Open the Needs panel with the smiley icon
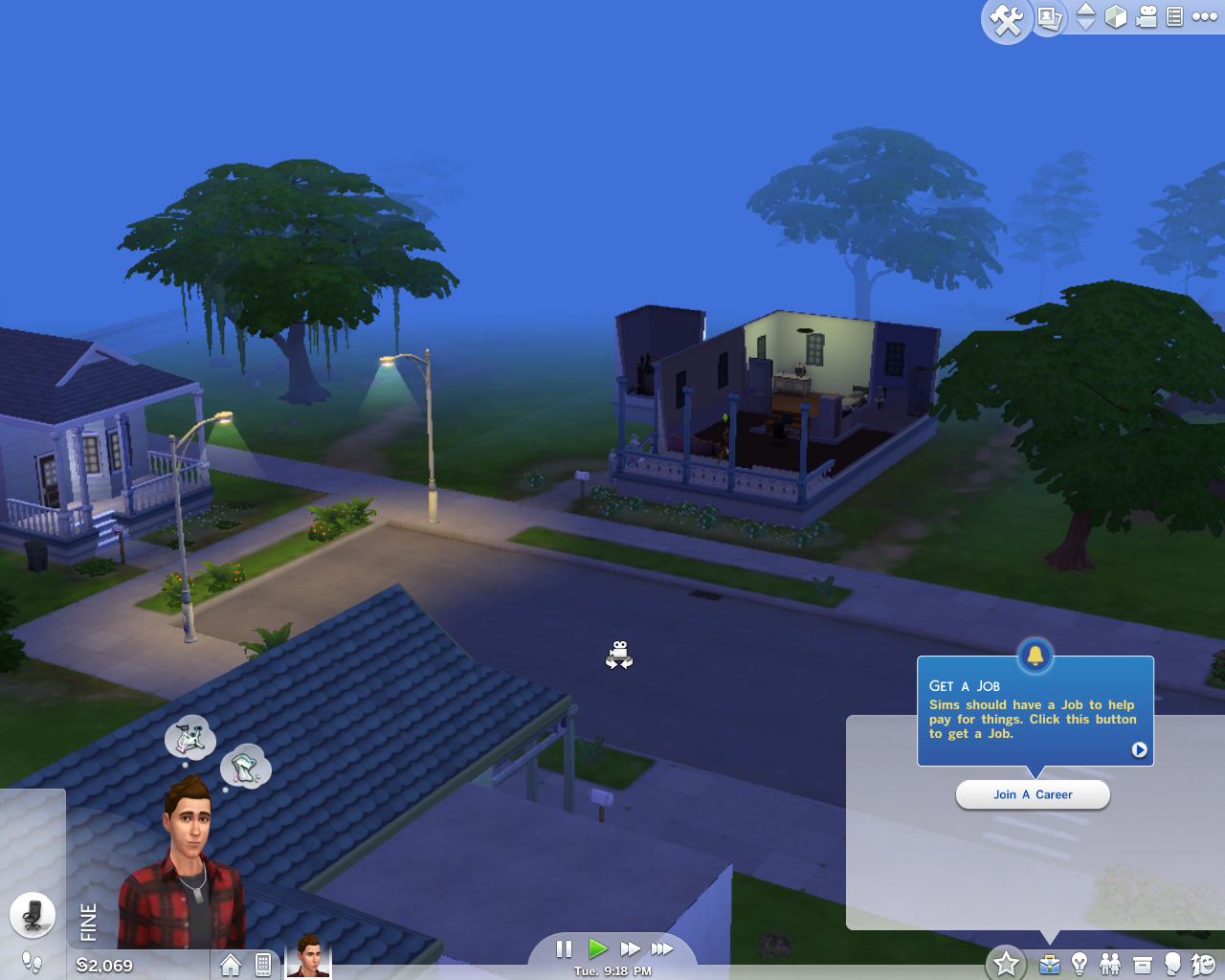This screenshot has height=980, width=1225. pyautogui.click(x=1204, y=964)
